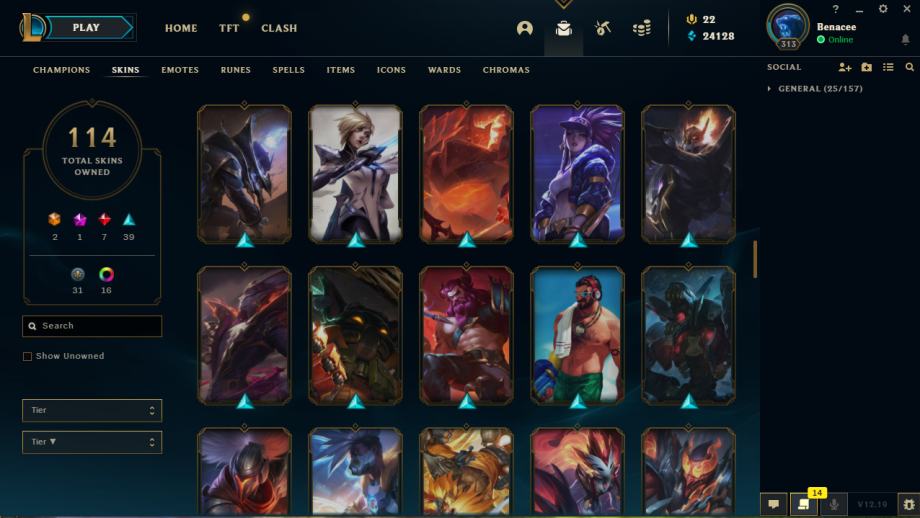Switch to the CHAMPIONS tab
Image resolution: width=920 pixels, height=518 pixels.
point(61,70)
